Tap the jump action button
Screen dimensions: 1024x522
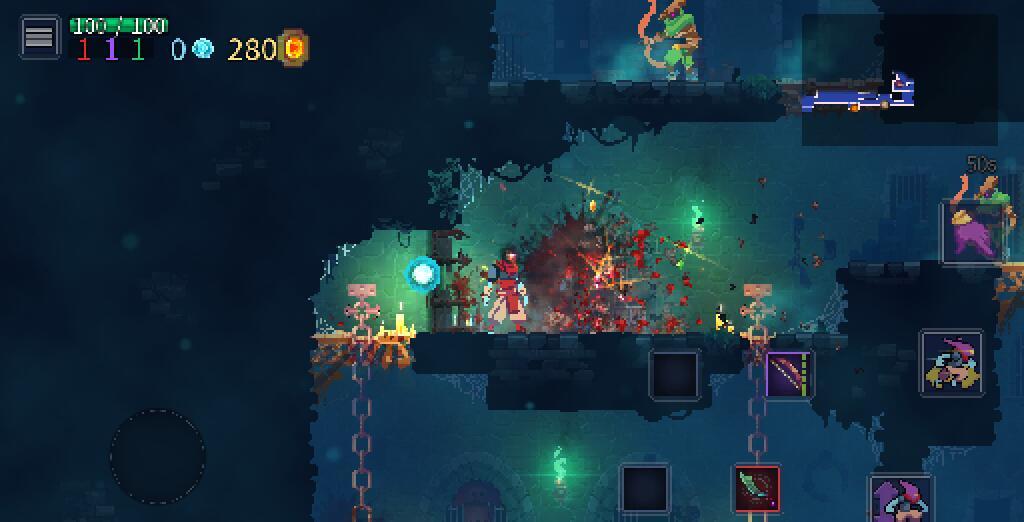click(902, 499)
